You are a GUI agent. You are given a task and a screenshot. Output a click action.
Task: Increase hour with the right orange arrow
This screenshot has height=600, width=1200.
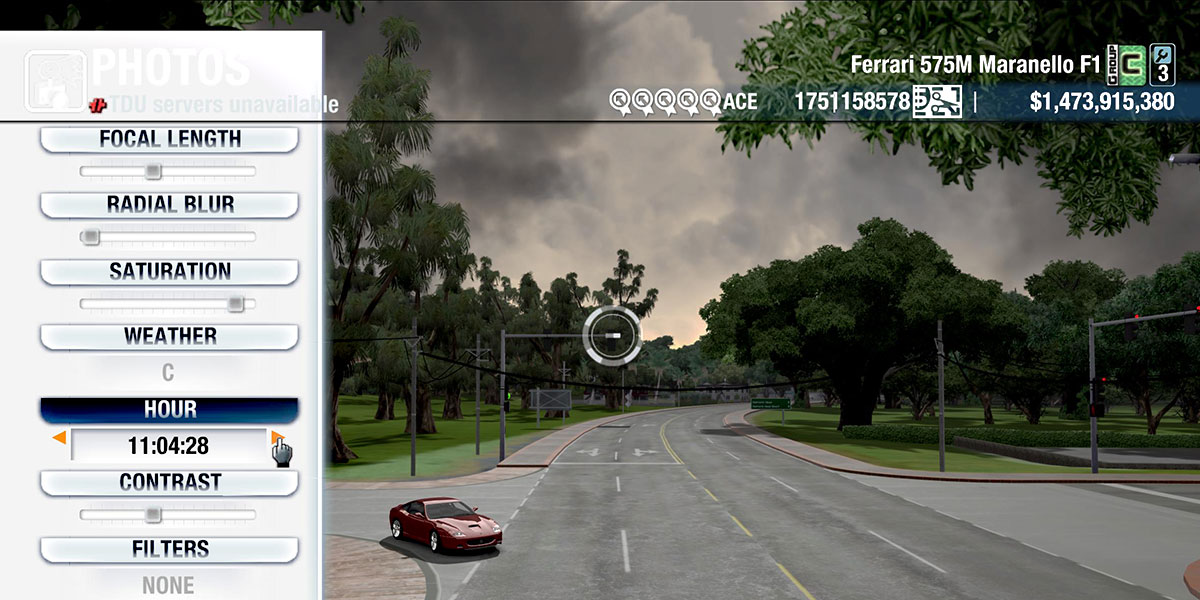276,437
